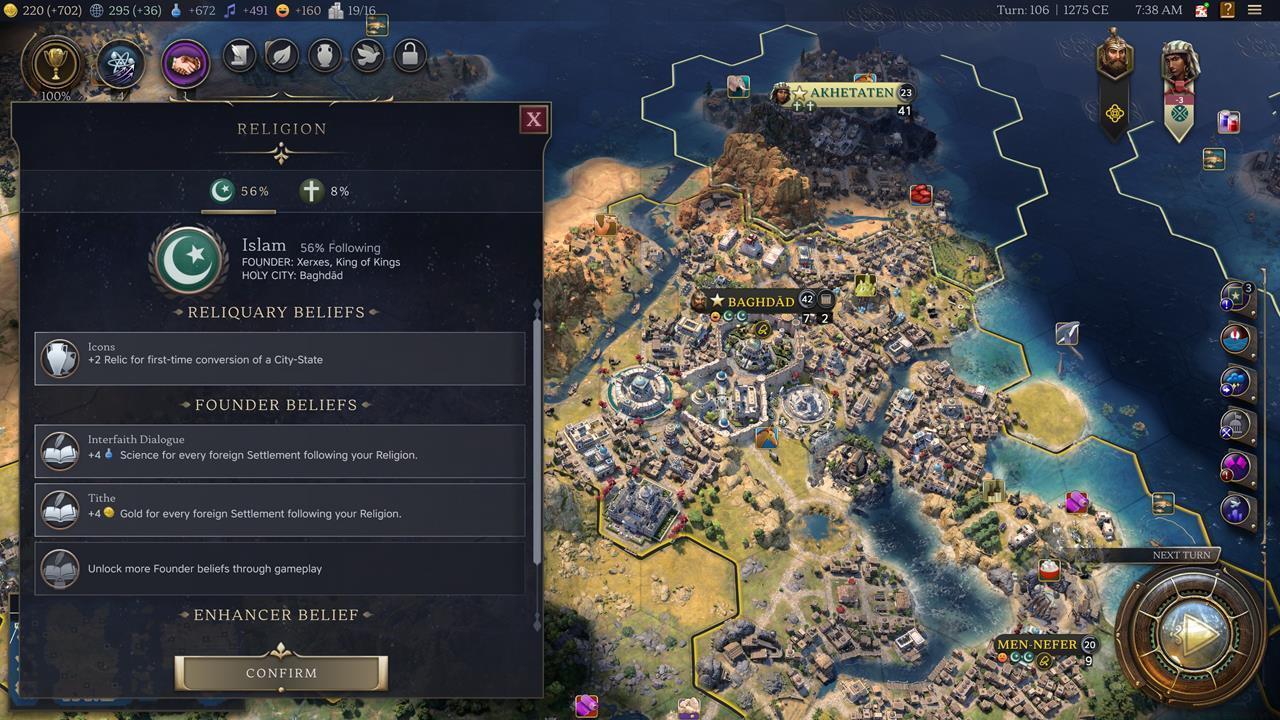This screenshot has width=1280, height=720.
Task: Choose the Interfaith Dialogue founder belief
Action: 280,451
